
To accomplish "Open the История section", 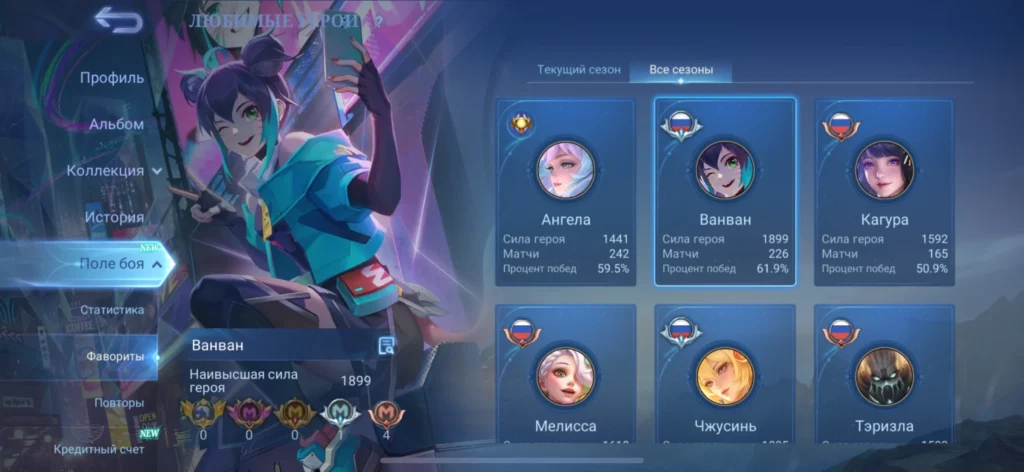I will pyautogui.click(x=114, y=217).
